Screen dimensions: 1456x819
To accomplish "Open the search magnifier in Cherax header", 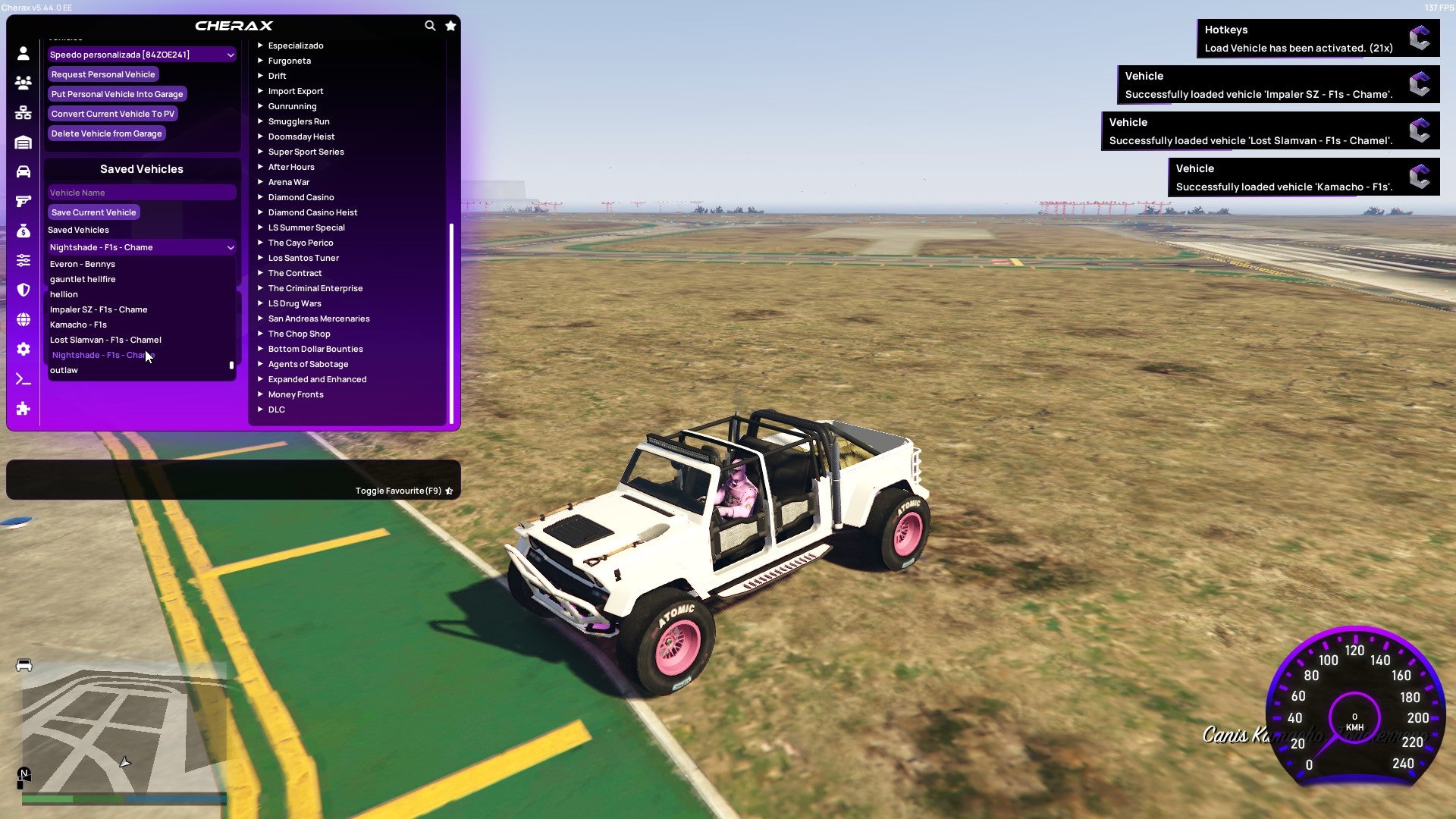I will (430, 25).
